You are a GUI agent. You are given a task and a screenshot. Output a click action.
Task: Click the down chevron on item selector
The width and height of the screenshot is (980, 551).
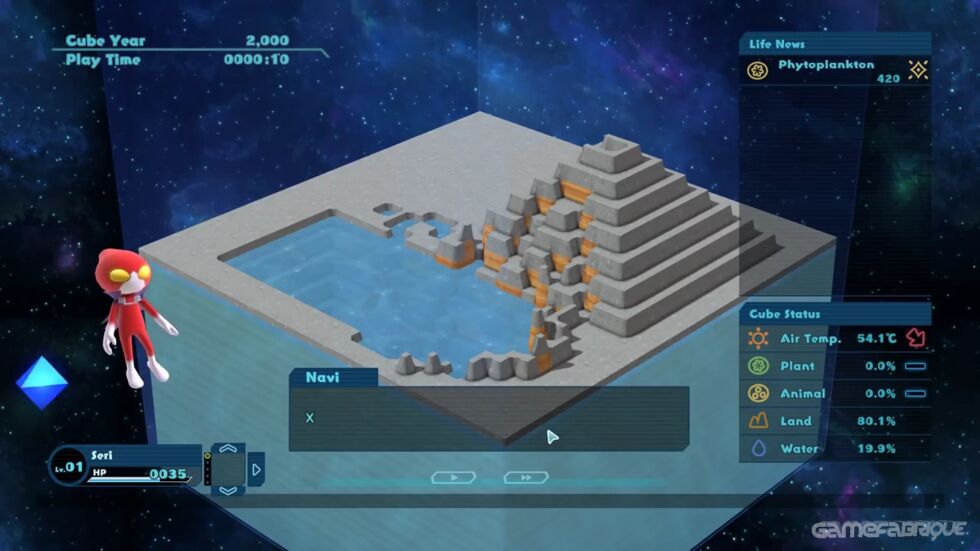pyautogui.click(x=228, y=490)
